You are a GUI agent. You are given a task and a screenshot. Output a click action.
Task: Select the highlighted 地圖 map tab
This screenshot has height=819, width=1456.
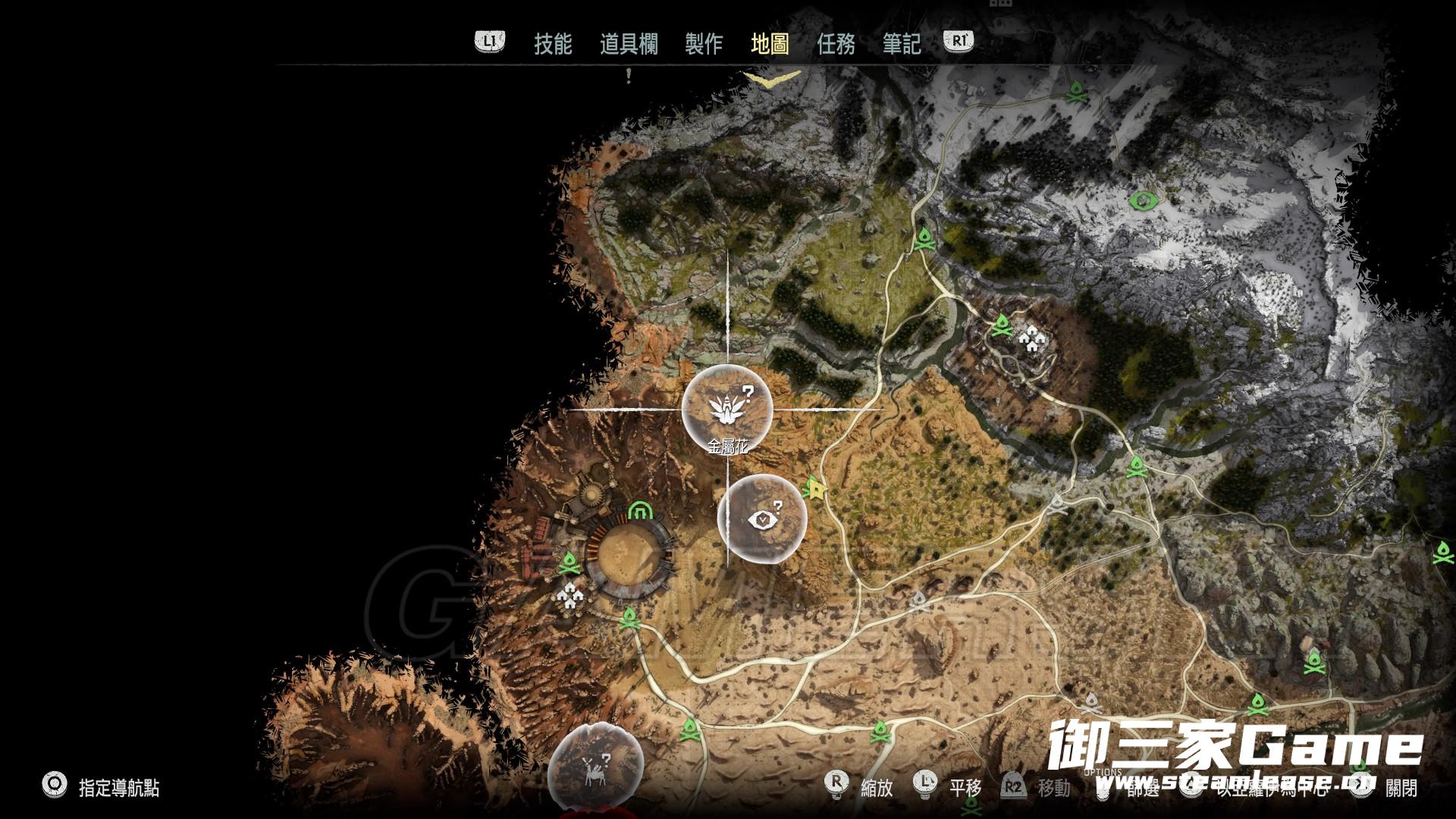[770, 43]
